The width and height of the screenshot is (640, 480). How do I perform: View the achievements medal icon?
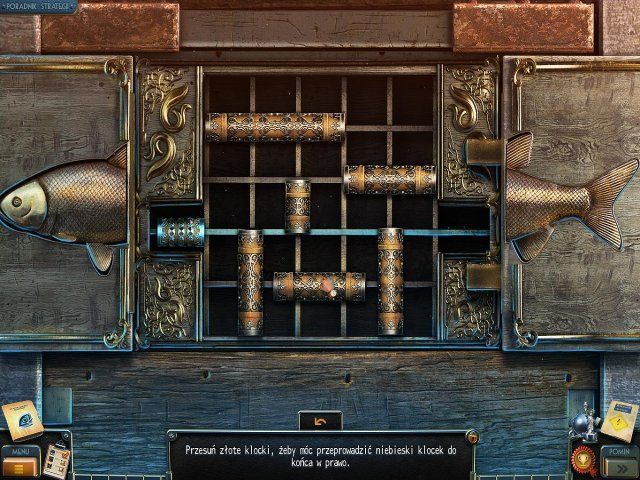(581, 460)
